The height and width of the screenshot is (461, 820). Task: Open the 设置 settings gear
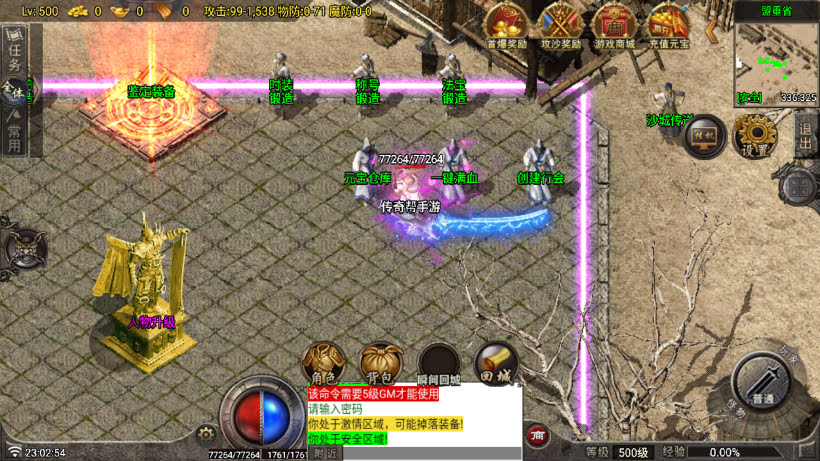756,137
